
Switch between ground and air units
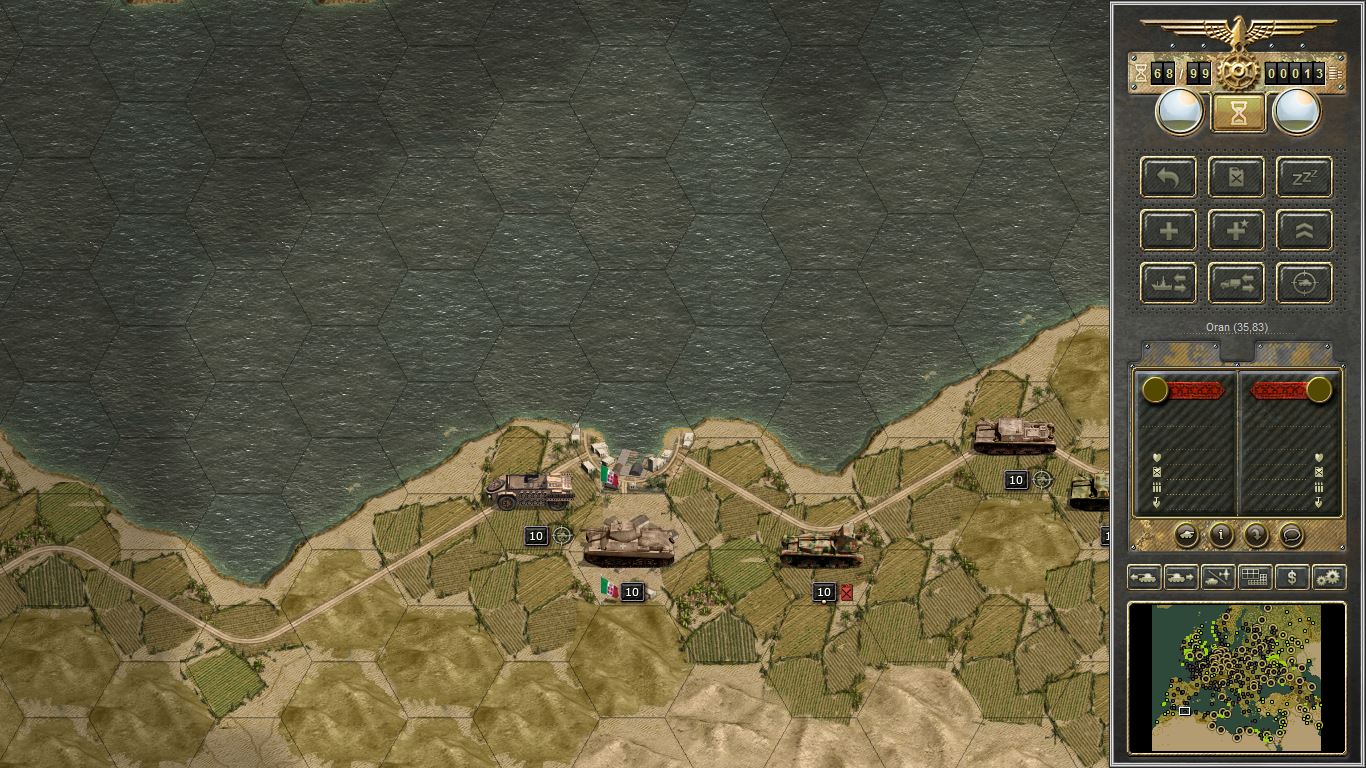[x=1217, y=577]
